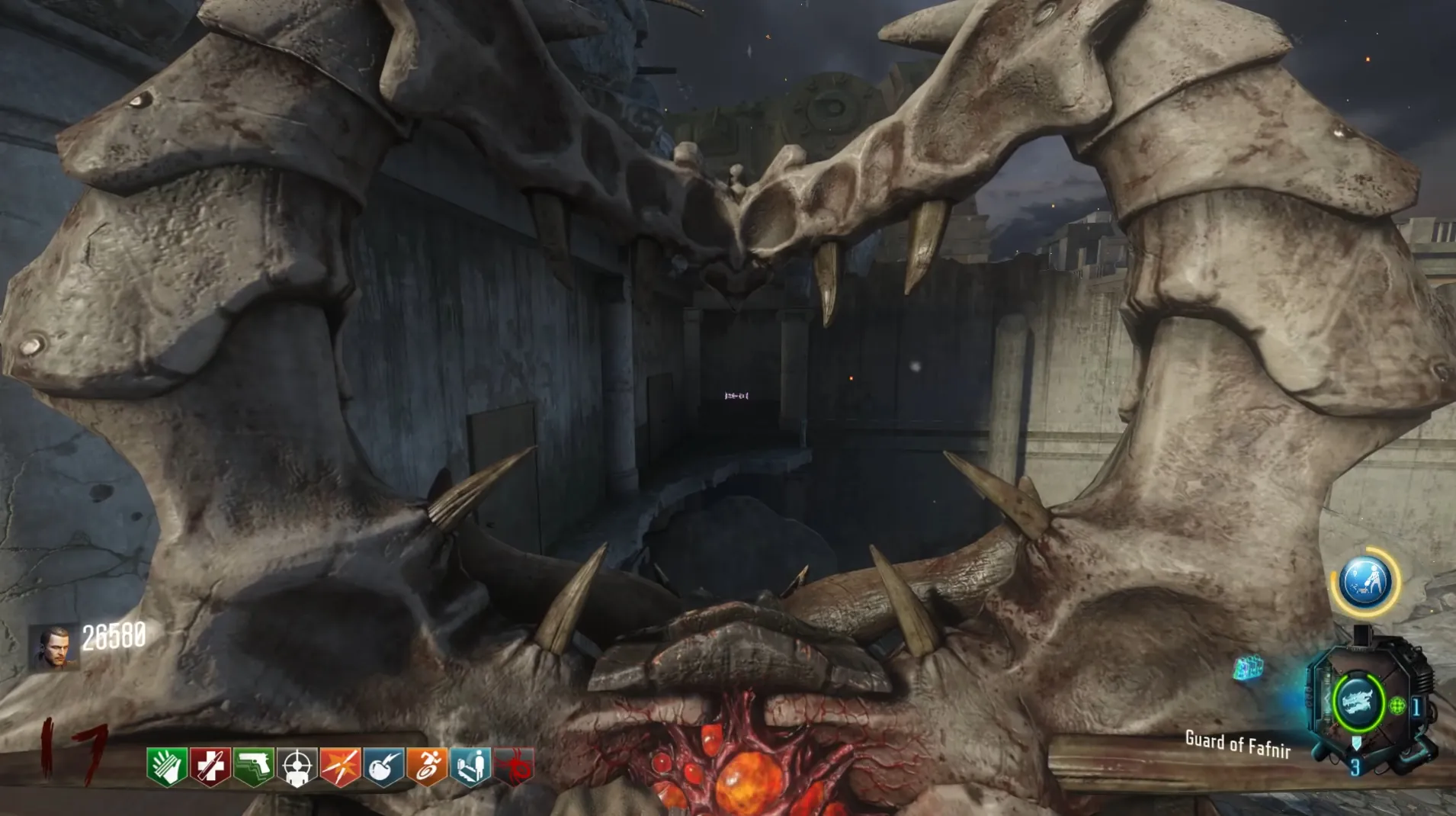
Task: Select the Electric Cherry perk icon
Action: 384,766
